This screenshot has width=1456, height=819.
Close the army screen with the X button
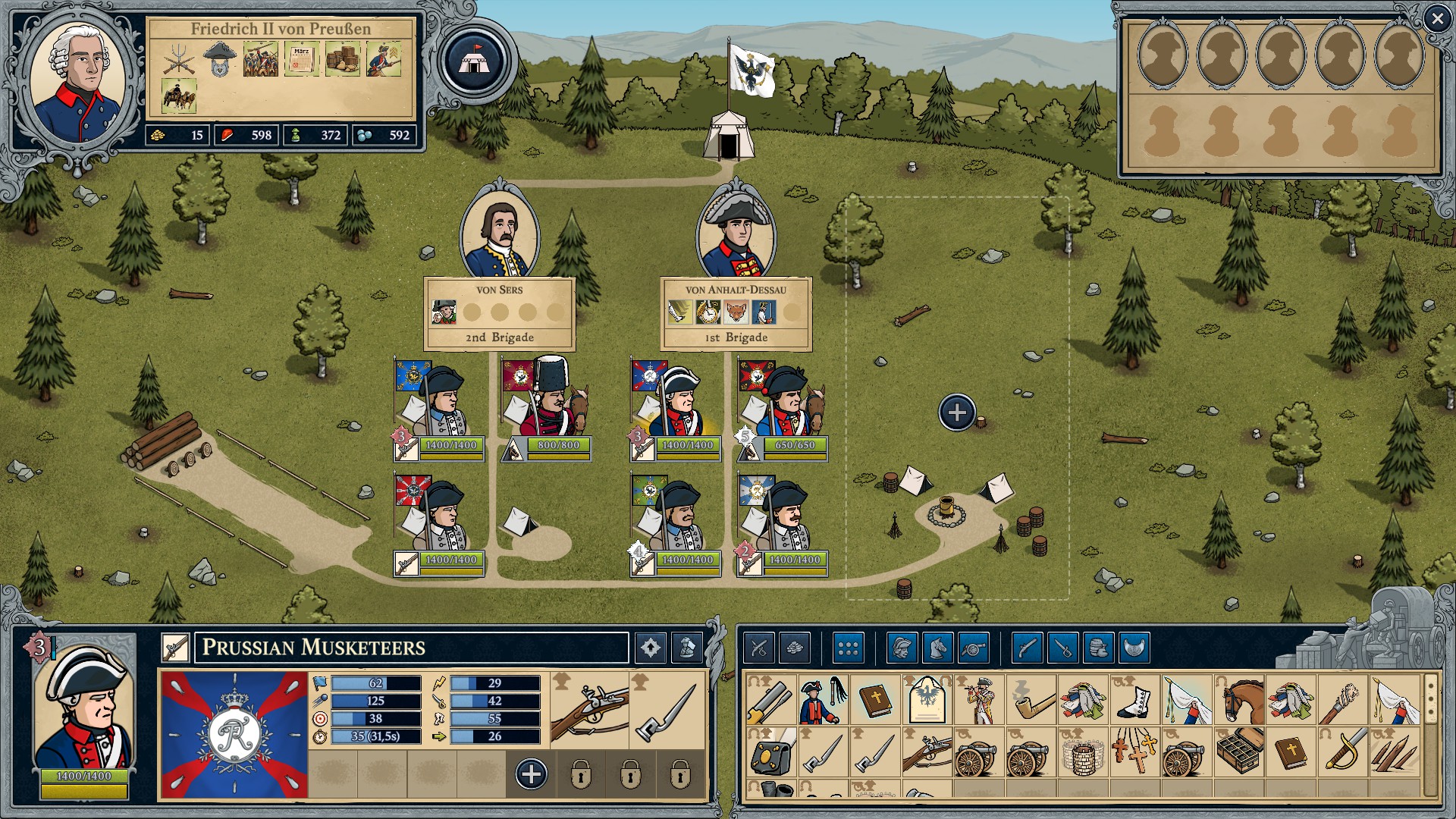[1437, 19]
